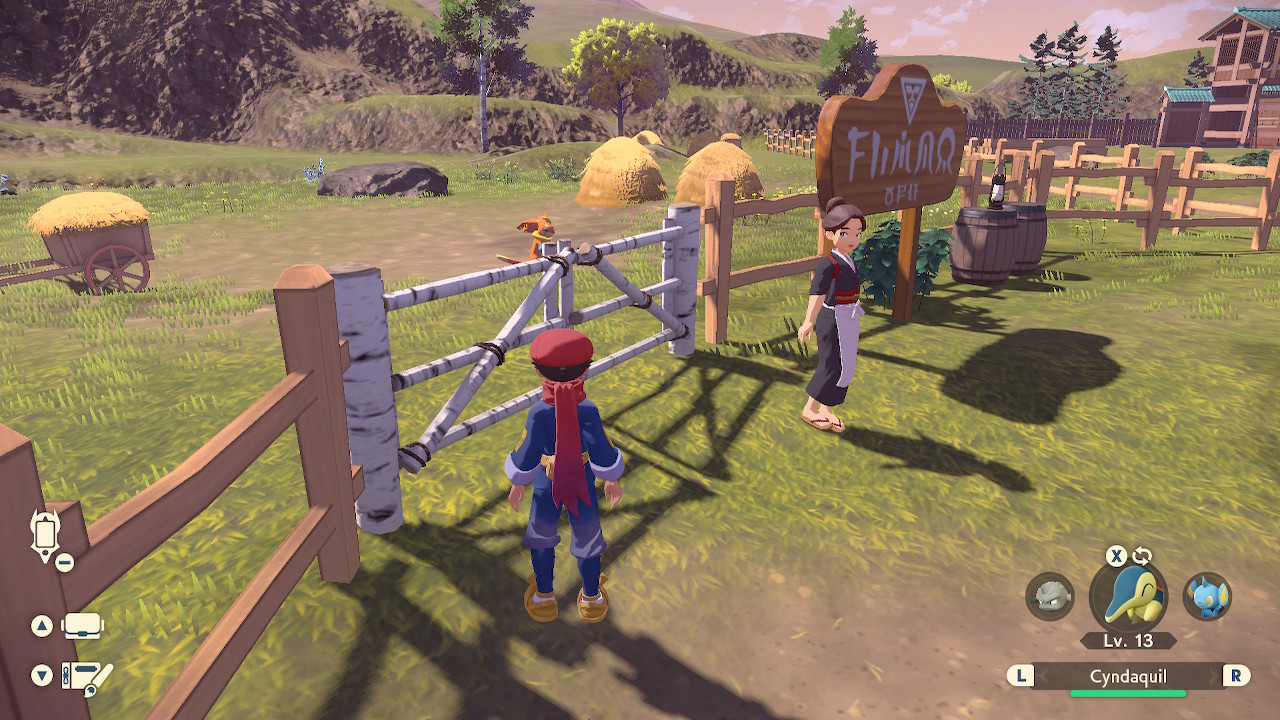Open the Pokédex notebook icon
Image resolution: width=1280 pixels, height=720 pixels.
coord(86,677)
